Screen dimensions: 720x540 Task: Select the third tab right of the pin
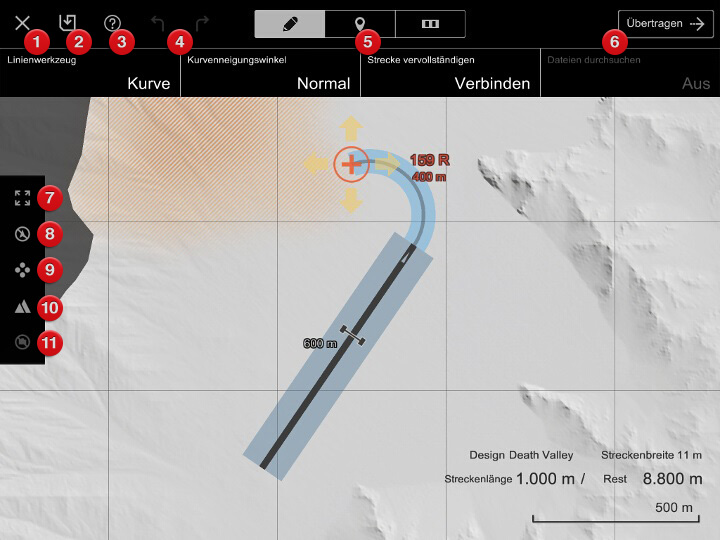pyautogui.click(x=430, y=23)
